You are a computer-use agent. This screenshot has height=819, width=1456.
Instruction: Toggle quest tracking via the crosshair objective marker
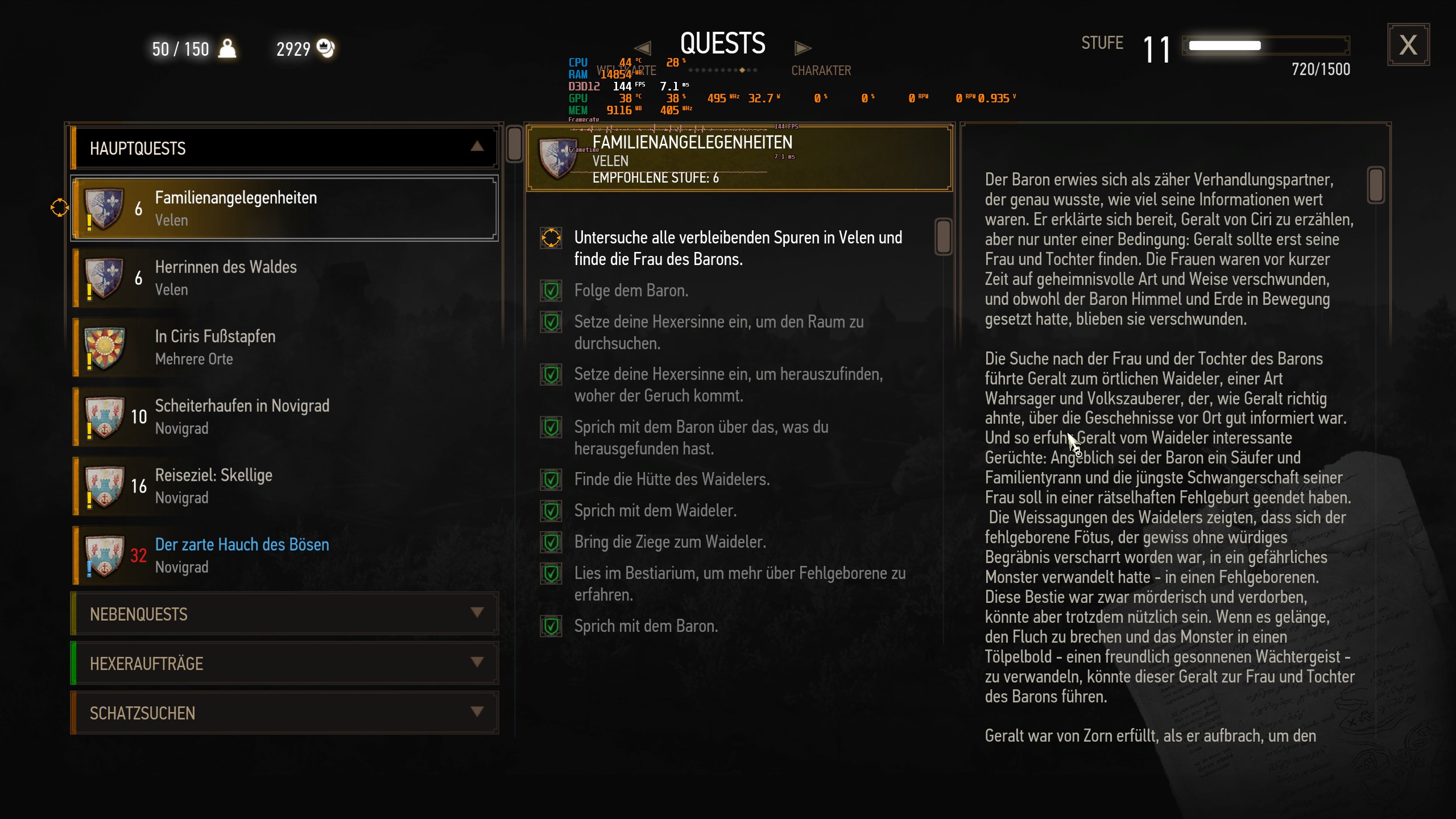coord(551,238)
